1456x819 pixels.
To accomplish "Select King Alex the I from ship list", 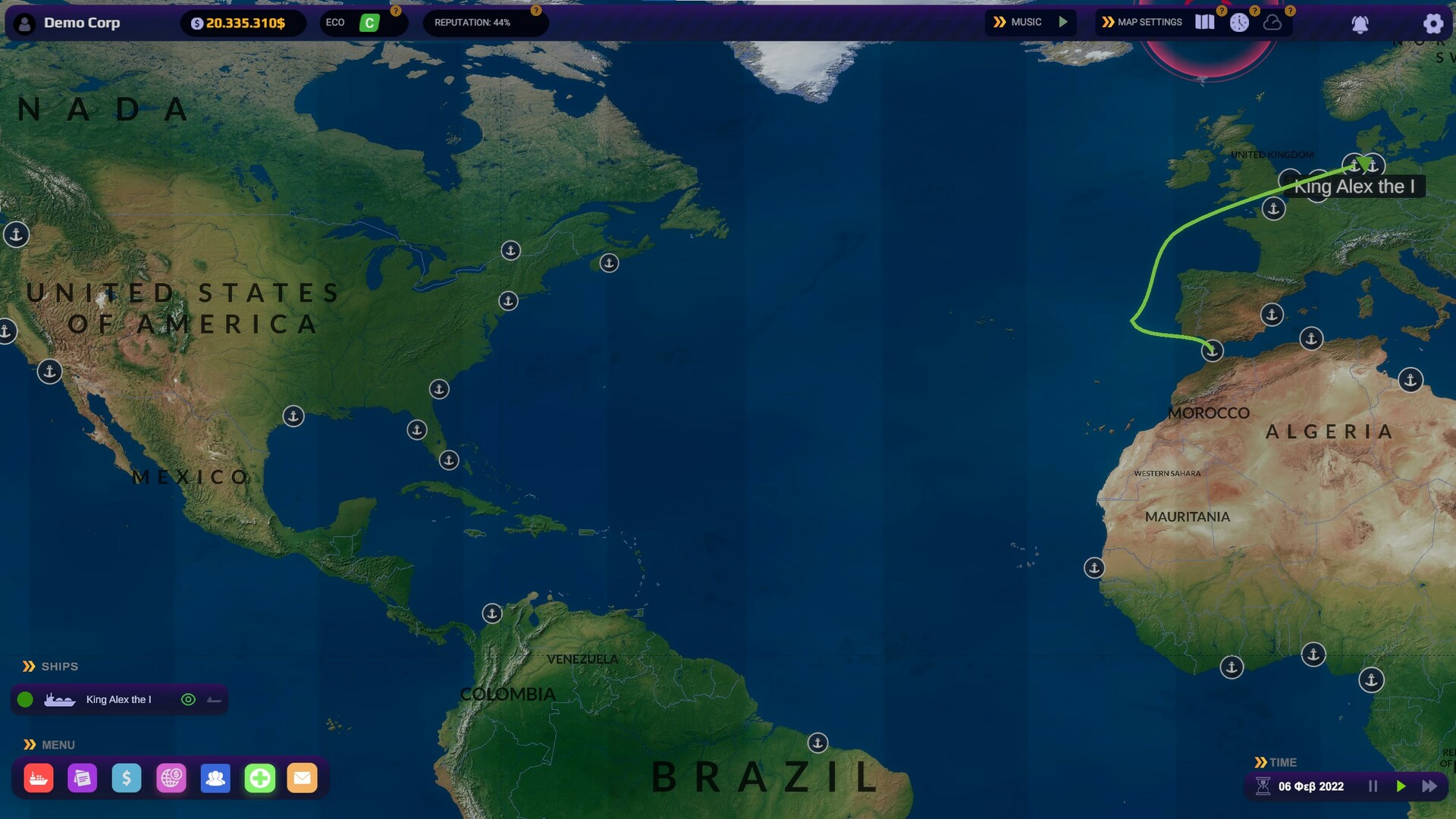I will tap(118, 699).
